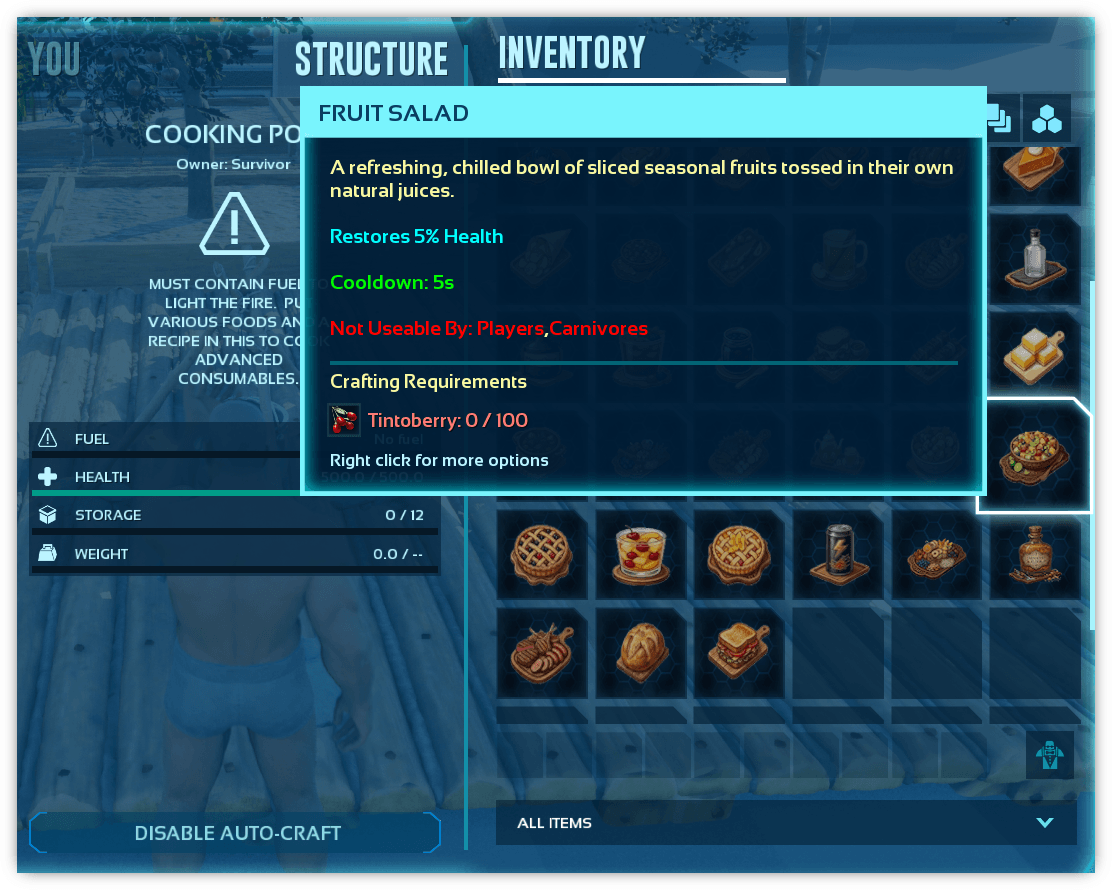The width and height of the screenshot is (1112, 890).
Task: Select the toasted sandwich recipe
Action: 738,652
